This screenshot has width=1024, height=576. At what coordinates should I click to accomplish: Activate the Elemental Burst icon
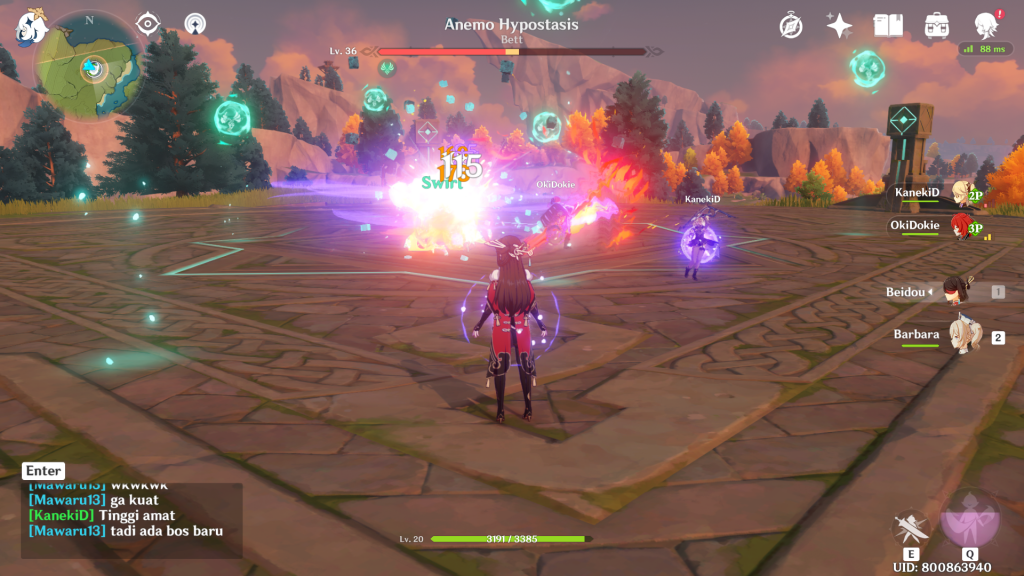point(969,522)
